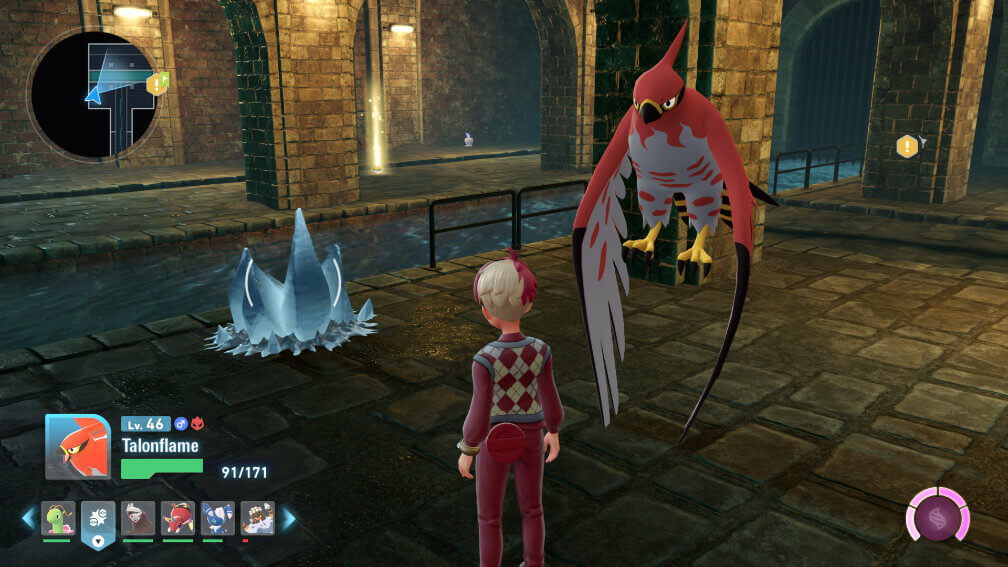The width and height of the screenshot is (1008, 567).
Task: Select the yellow objective marker by the pillar
Action: click(907, 147)
